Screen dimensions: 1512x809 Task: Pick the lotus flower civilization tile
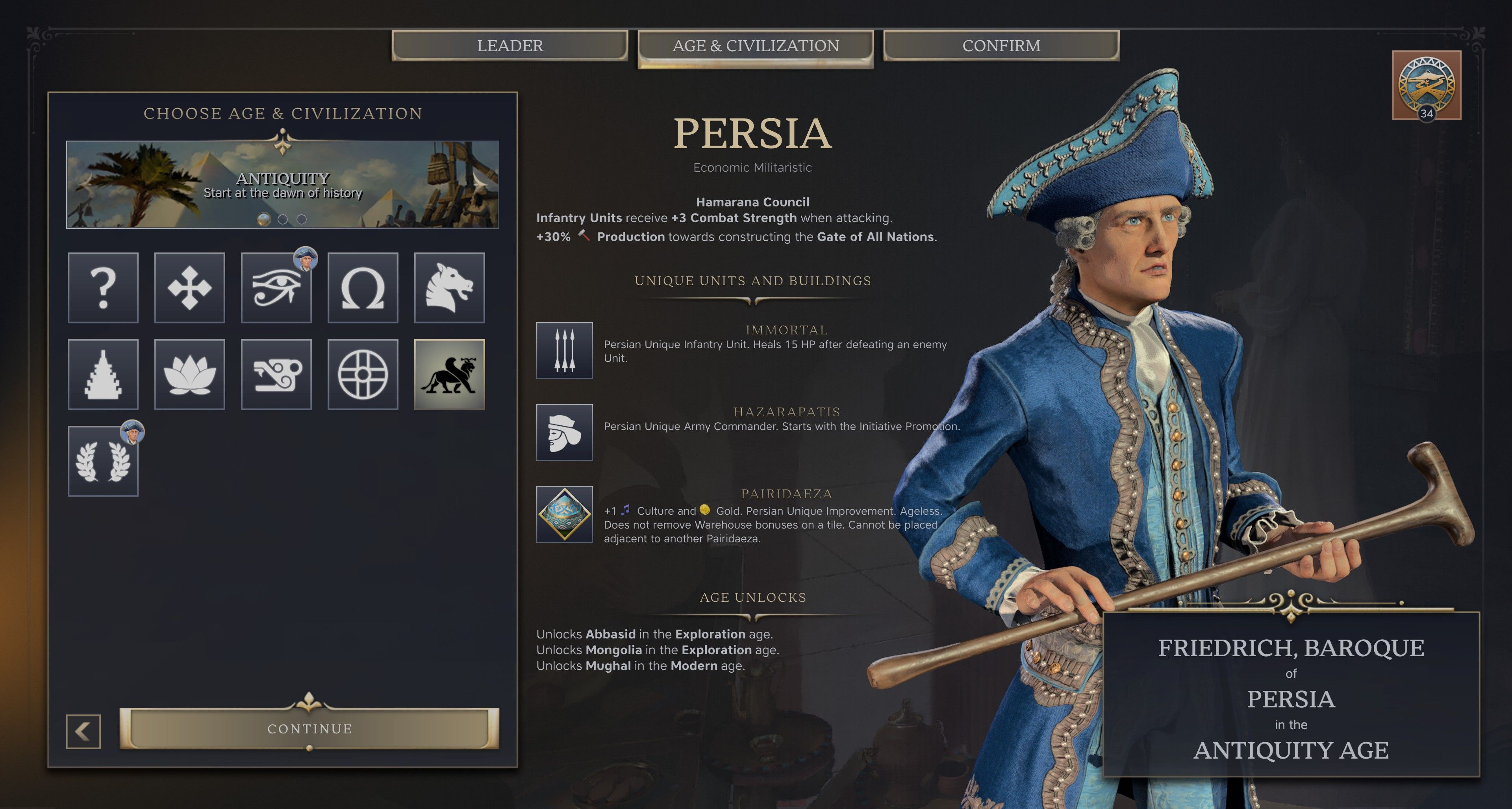pyautogui.click(x=189, y=375)
